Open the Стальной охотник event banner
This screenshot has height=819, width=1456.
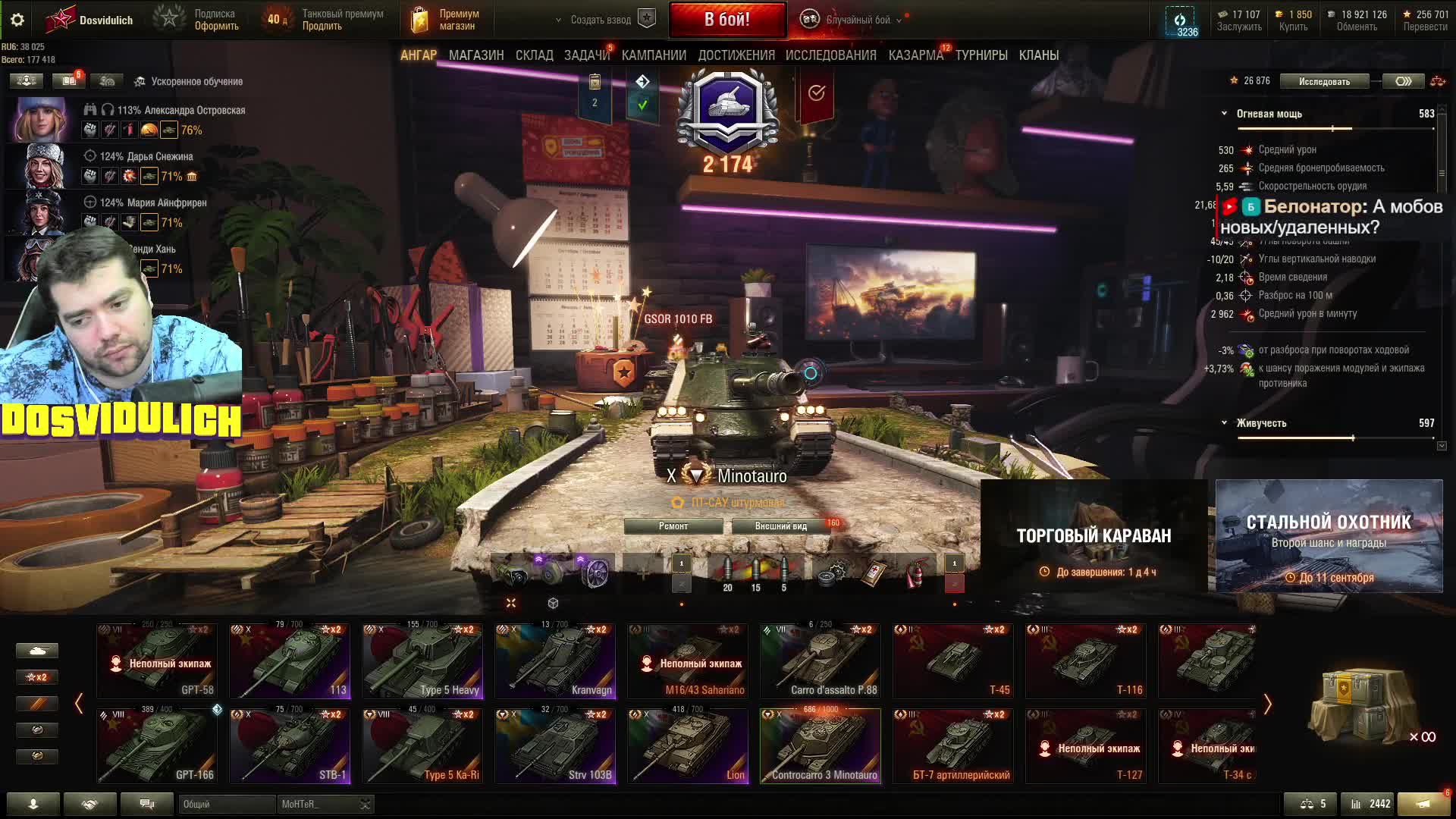(1329, 535)
